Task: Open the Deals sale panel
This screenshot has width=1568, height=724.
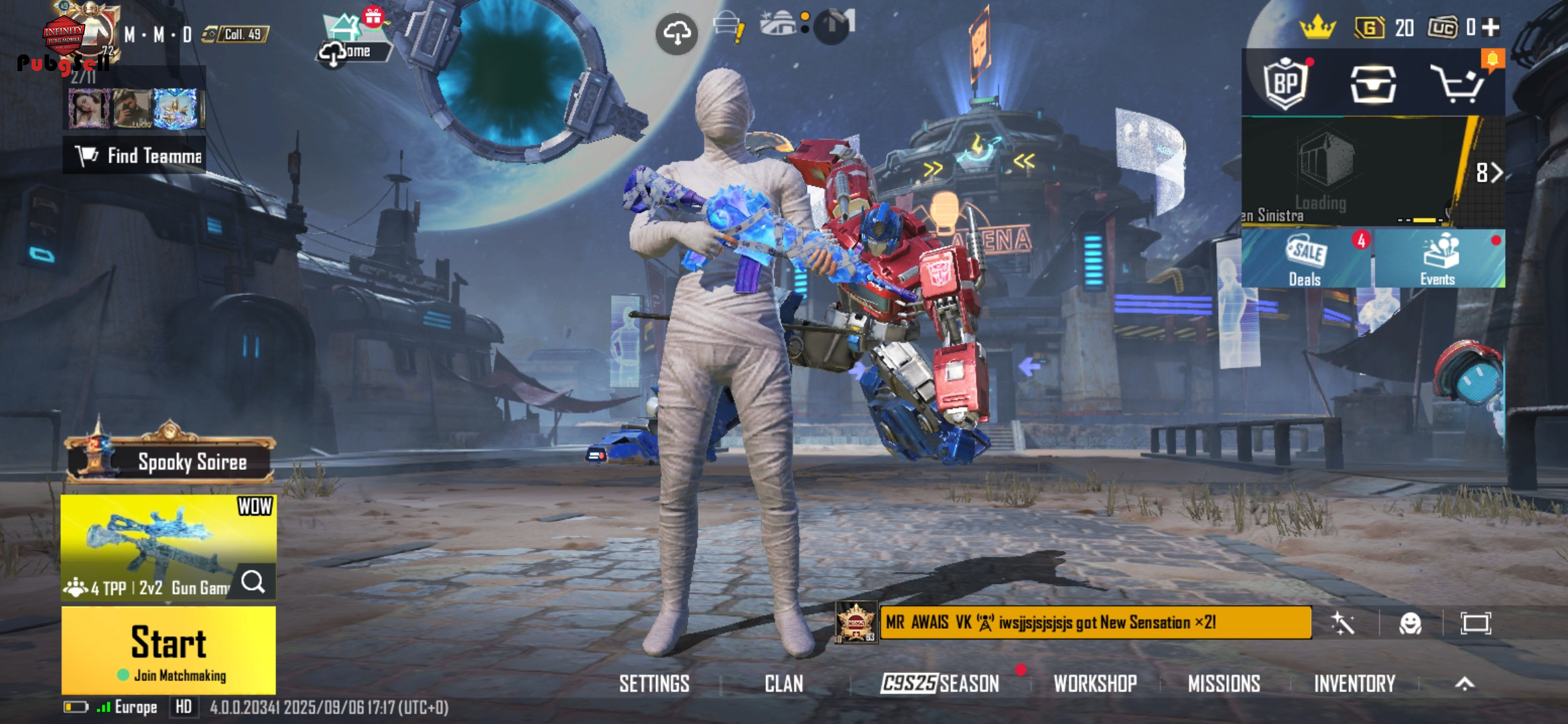Action: point(1305,259)
